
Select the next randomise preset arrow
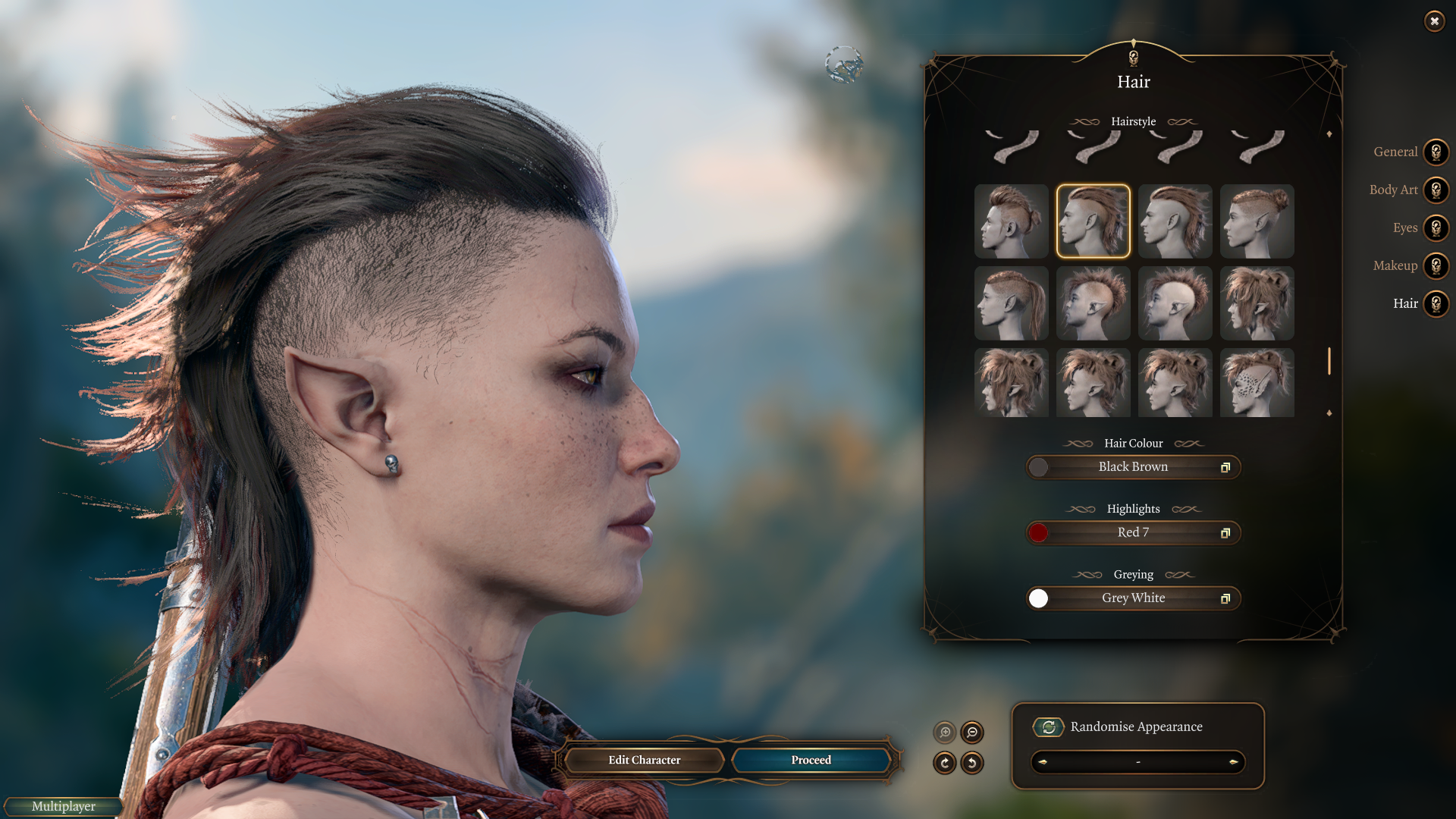pyautogui.click(x=1233, y=762)
